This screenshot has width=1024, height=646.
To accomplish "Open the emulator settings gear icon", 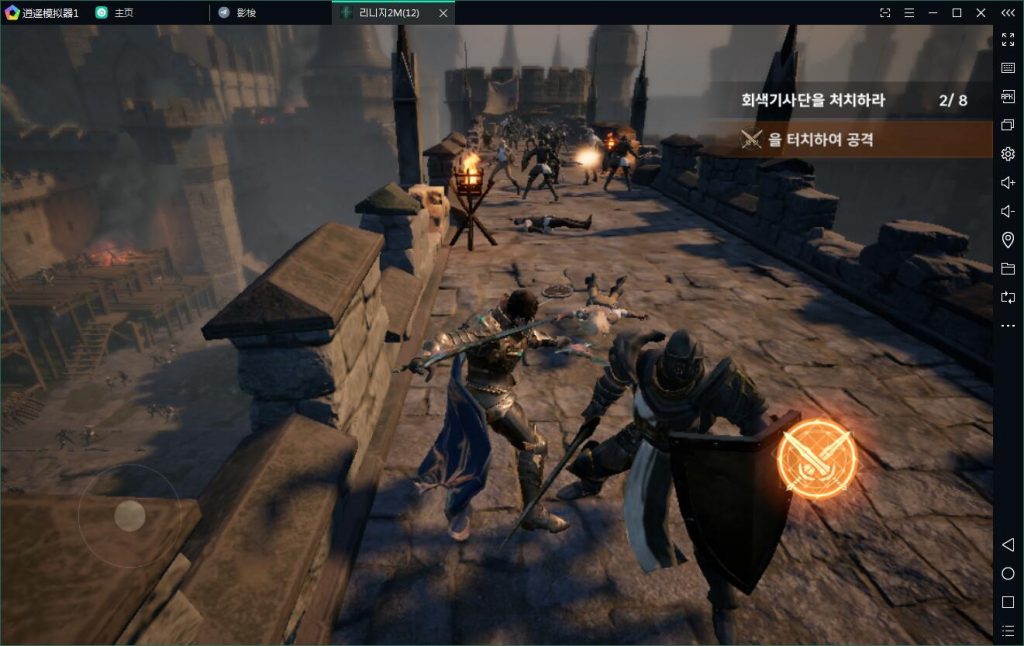I will pyautogui.click(x=1008, y=154).
